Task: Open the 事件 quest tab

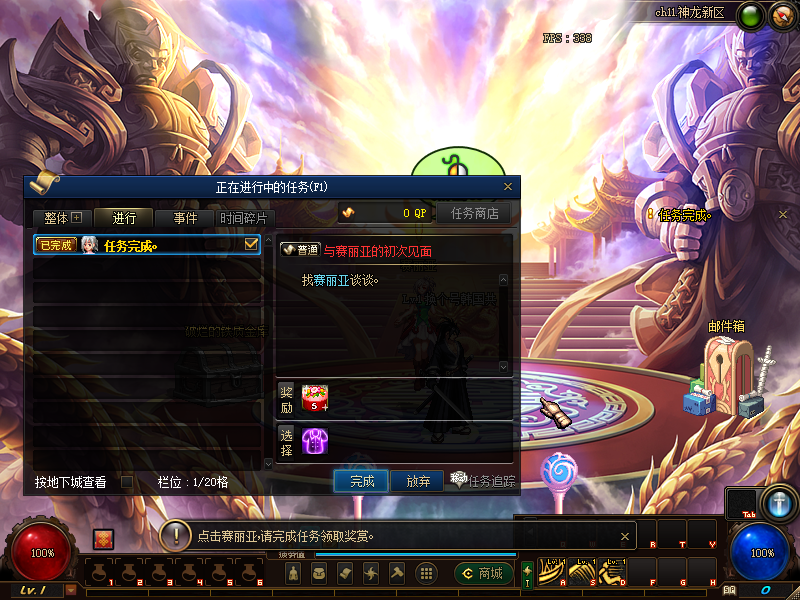Action: pyautogui.click(x=185, y=218)
